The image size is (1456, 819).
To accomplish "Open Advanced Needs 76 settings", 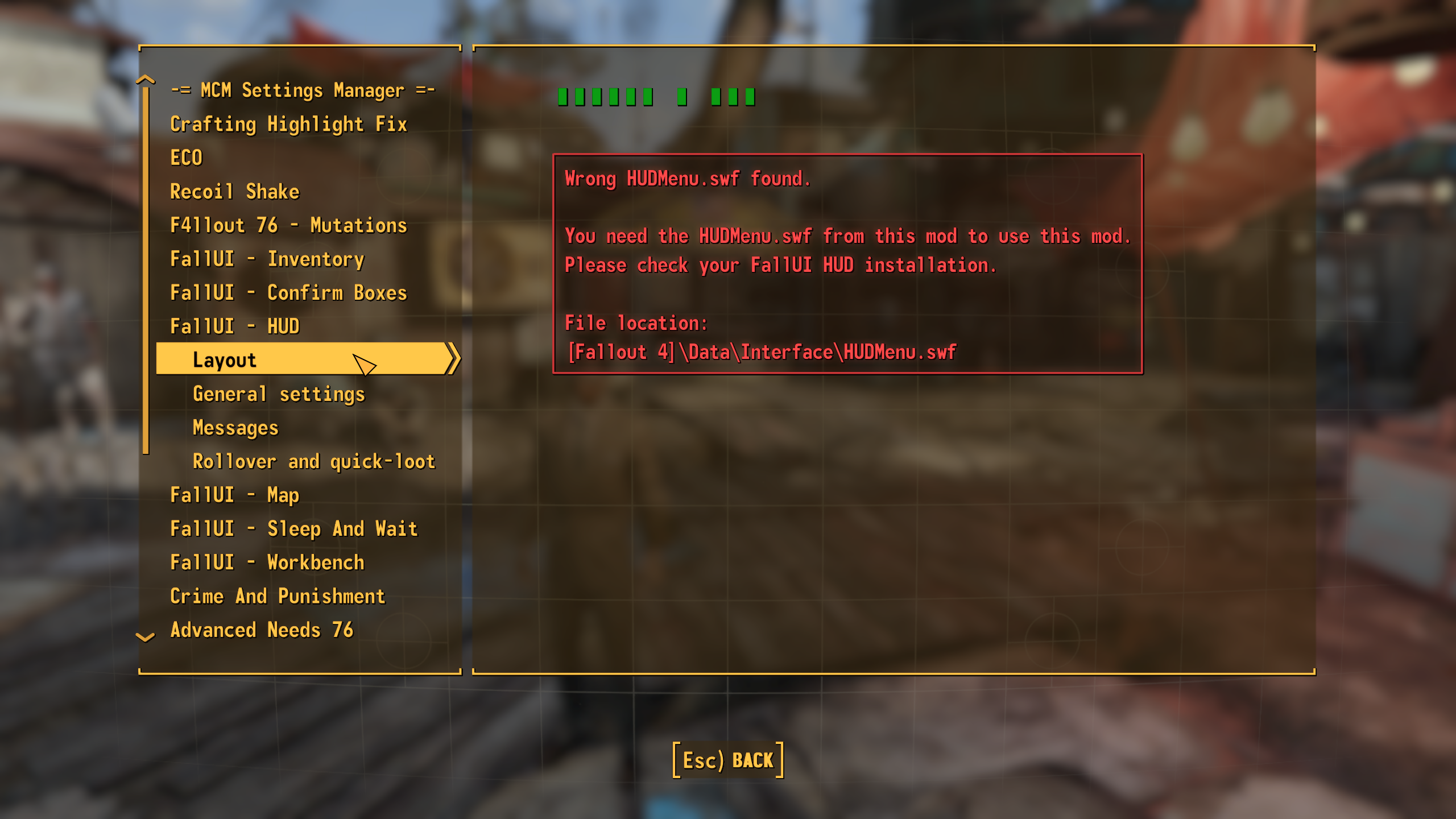I will pos(262,629).
